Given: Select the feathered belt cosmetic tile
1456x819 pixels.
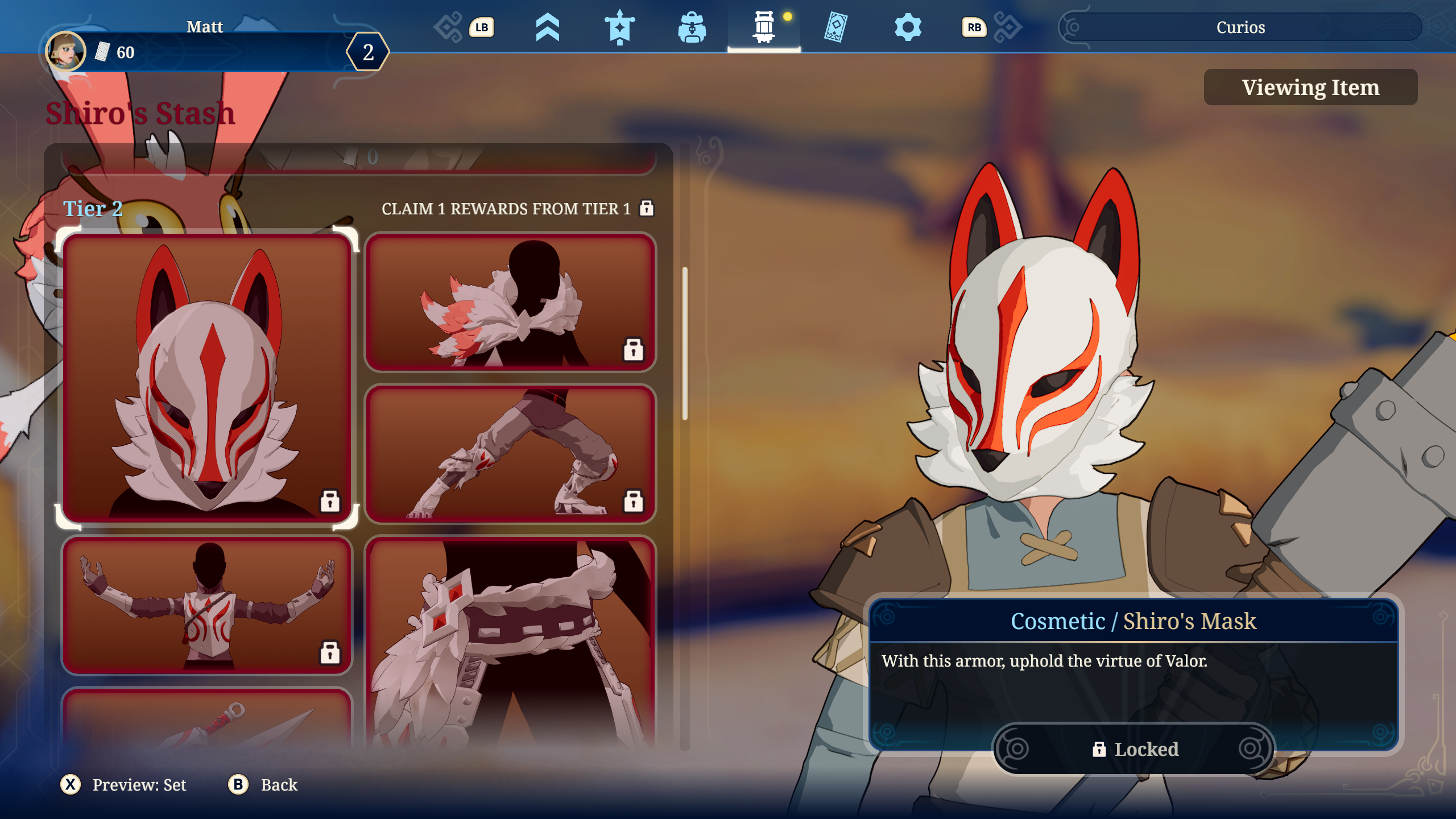Looking at the screenshot, I should (x=510, y=643).
